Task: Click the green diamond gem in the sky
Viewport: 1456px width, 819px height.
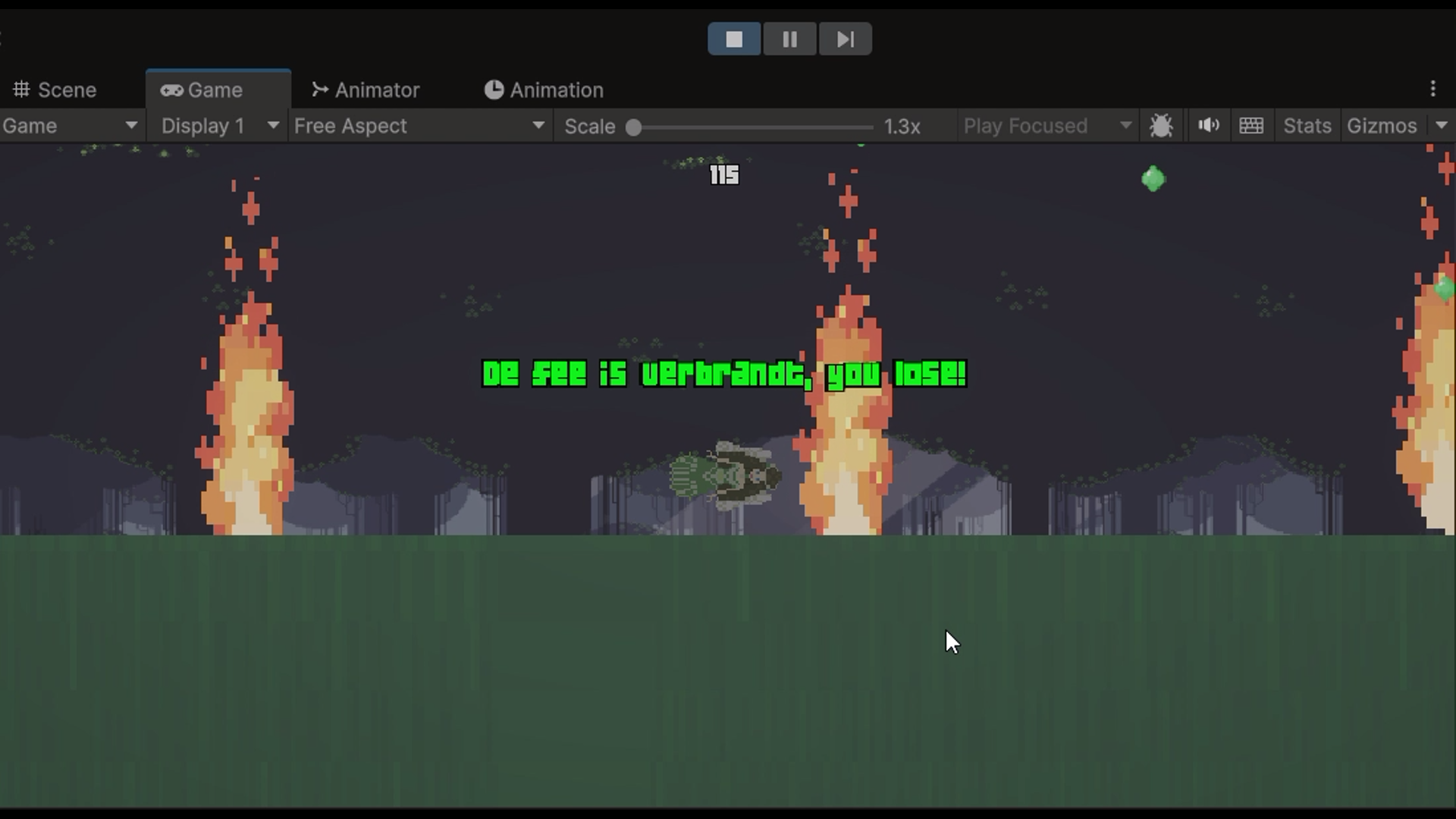Action: [1153, 178]
